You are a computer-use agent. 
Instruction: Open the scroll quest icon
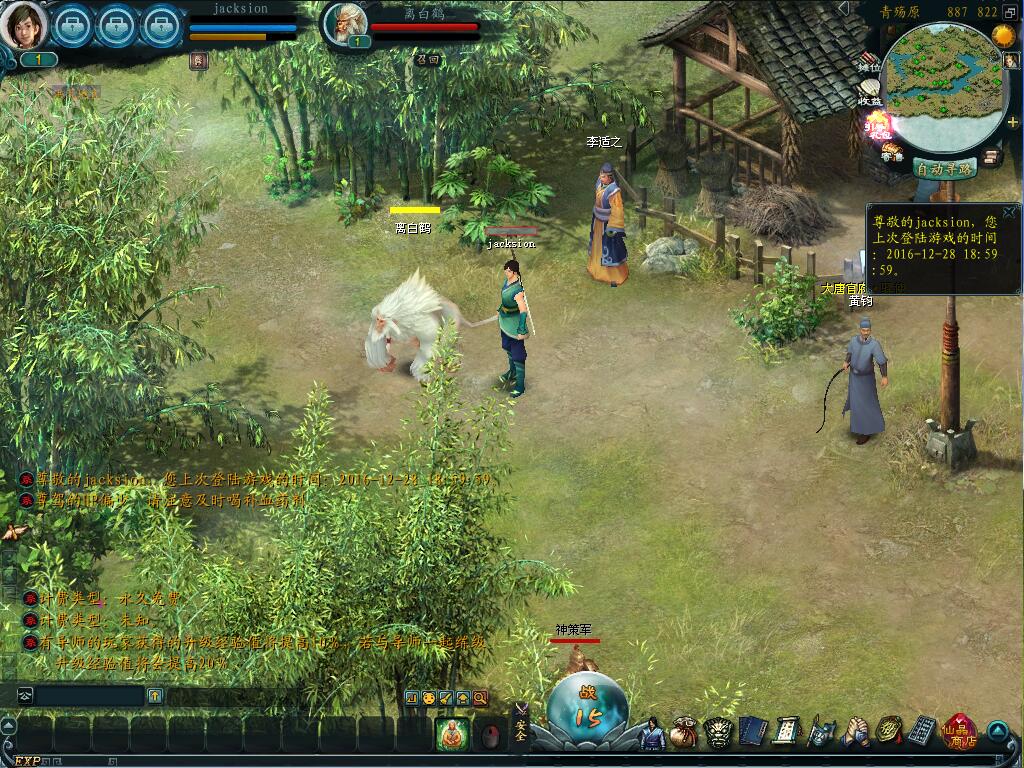coord(786,733)
